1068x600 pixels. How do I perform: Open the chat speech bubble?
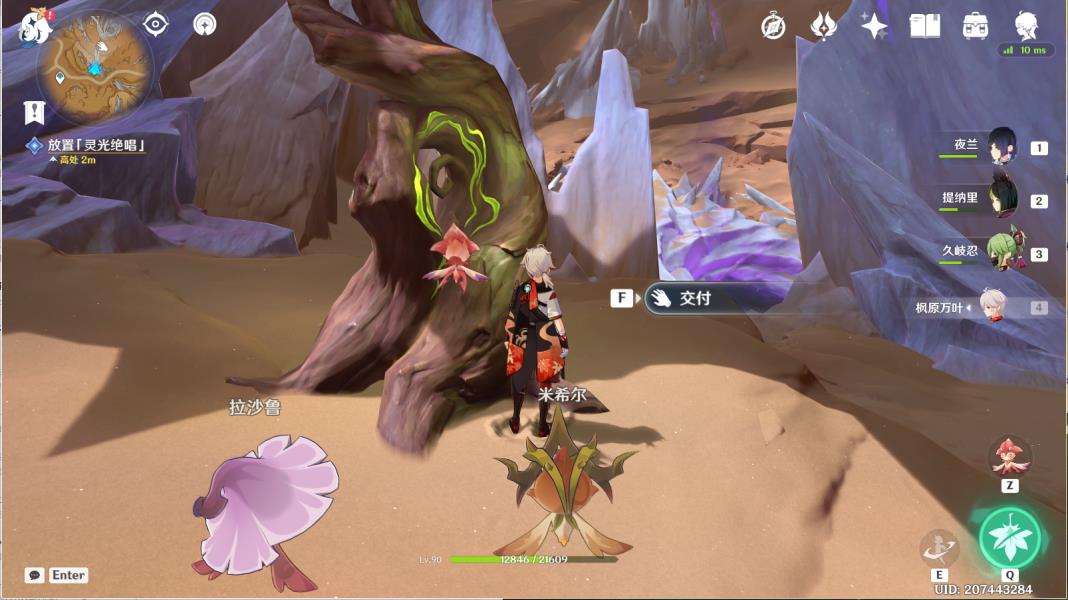click(x=35, y=575)
